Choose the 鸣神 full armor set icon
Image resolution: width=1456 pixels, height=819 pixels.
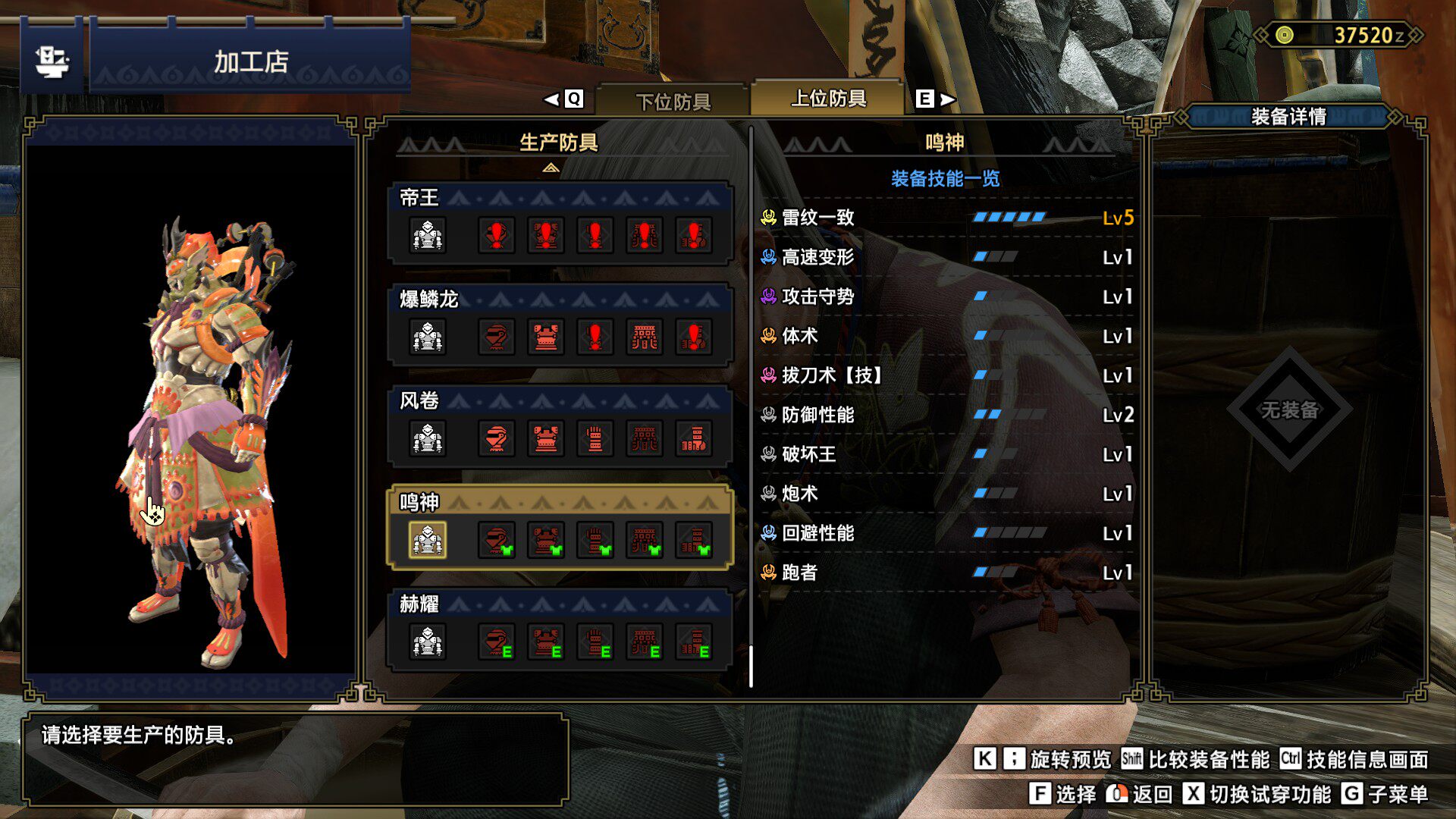click(x=428, y=540)
